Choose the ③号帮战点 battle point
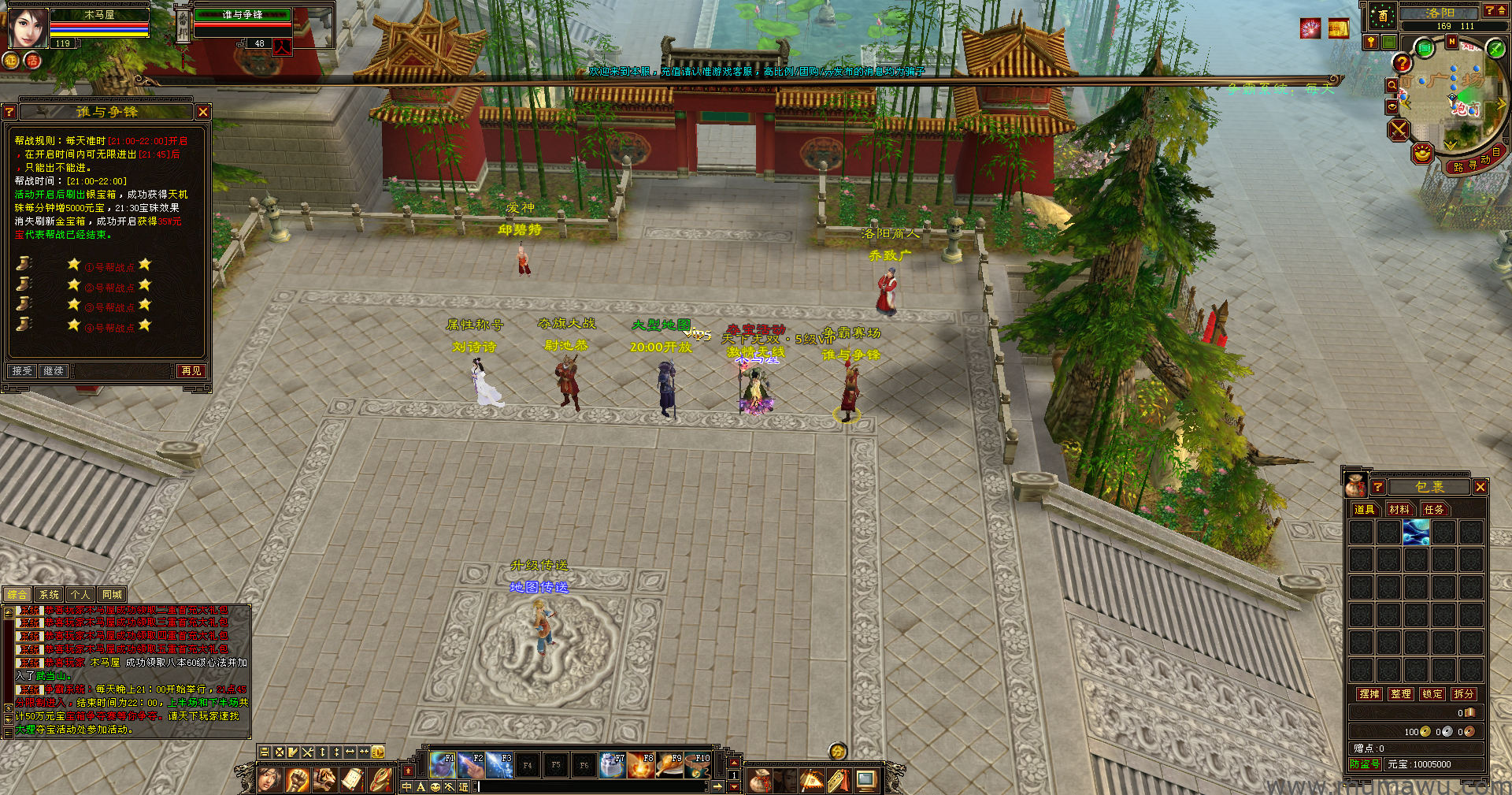The width and height of the screenshot is (1512, 795). click(109, 307)
